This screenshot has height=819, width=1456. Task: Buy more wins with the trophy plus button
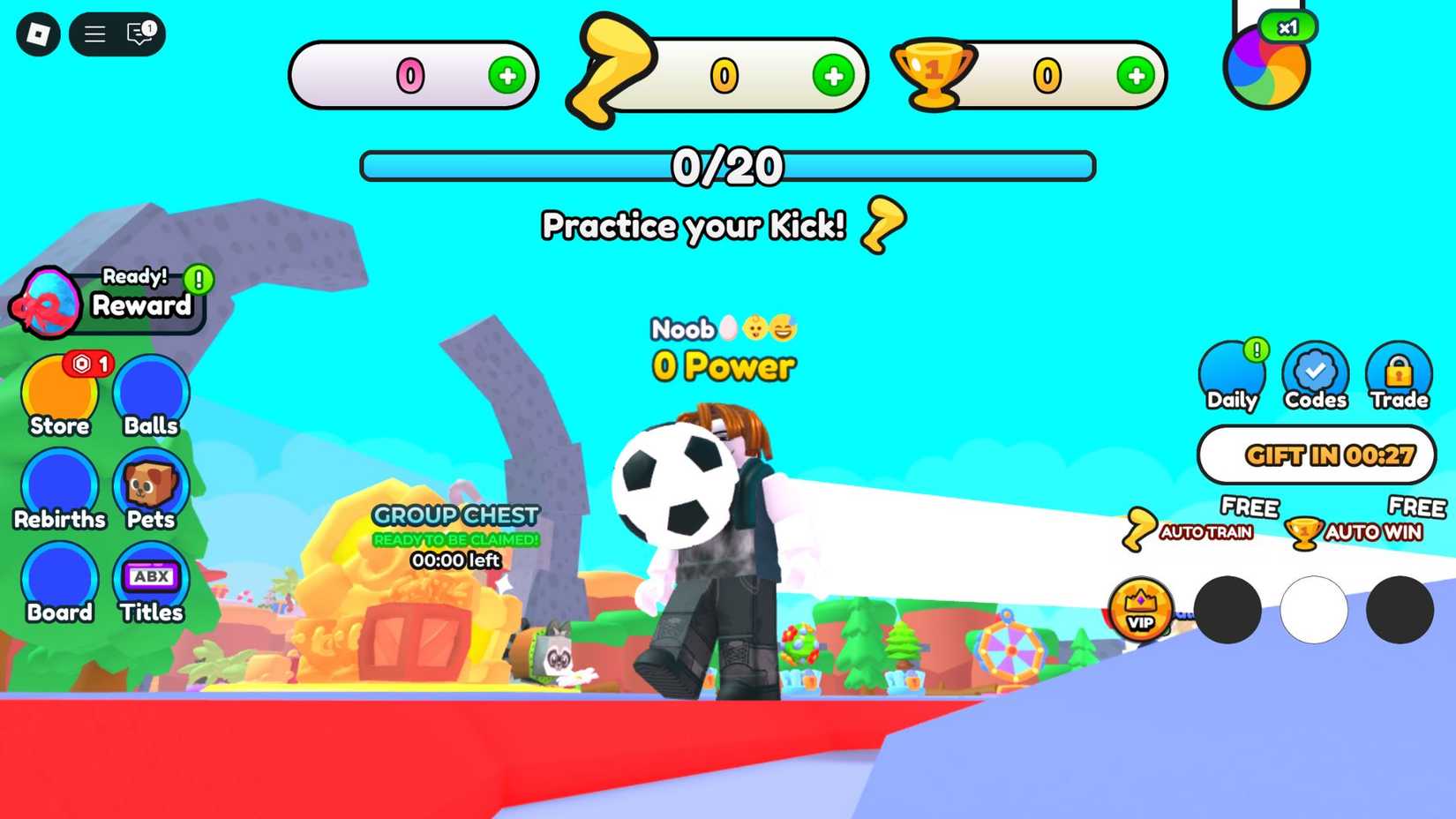pos(1136,77)
